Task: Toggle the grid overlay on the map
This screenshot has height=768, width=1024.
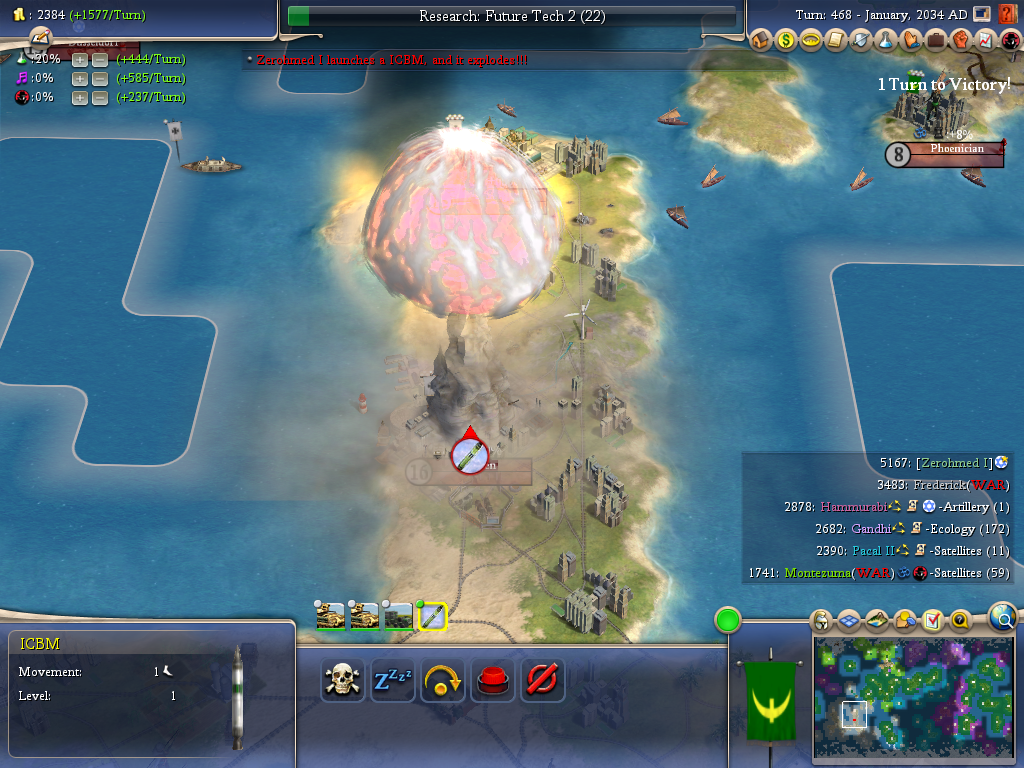Action: tap(848, 621)
